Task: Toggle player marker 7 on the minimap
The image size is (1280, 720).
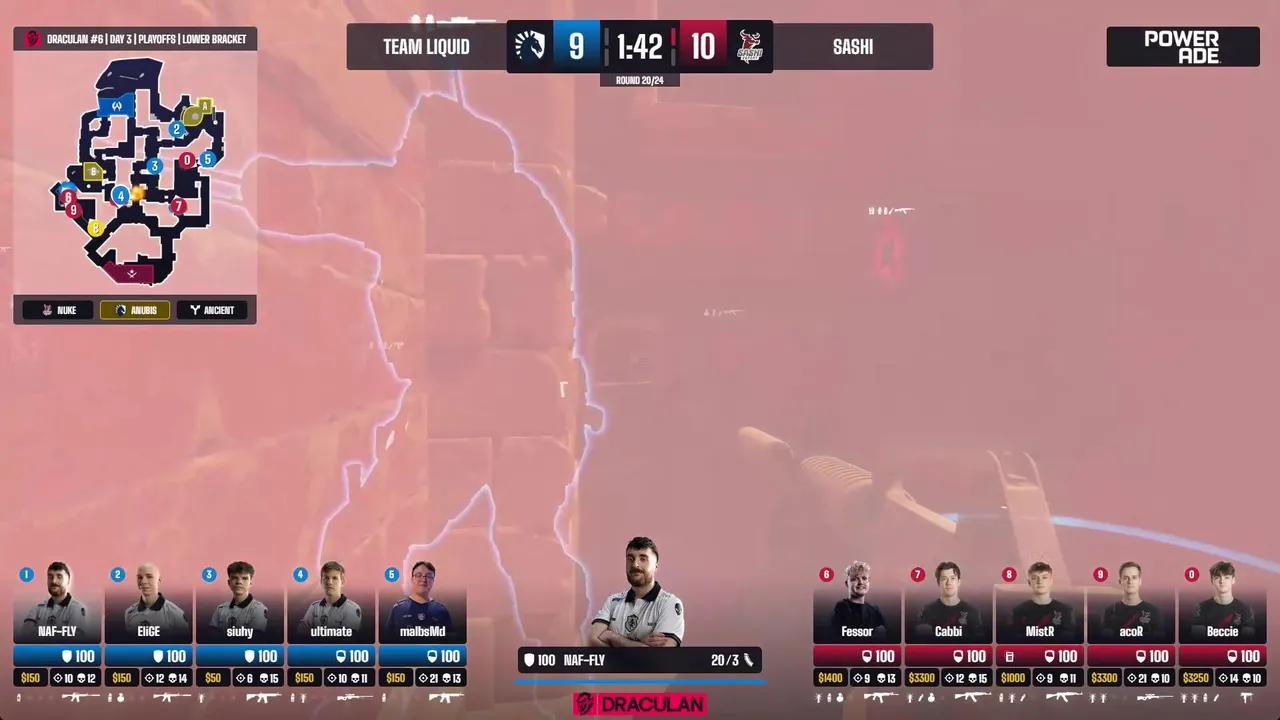Action: point(178,206)
